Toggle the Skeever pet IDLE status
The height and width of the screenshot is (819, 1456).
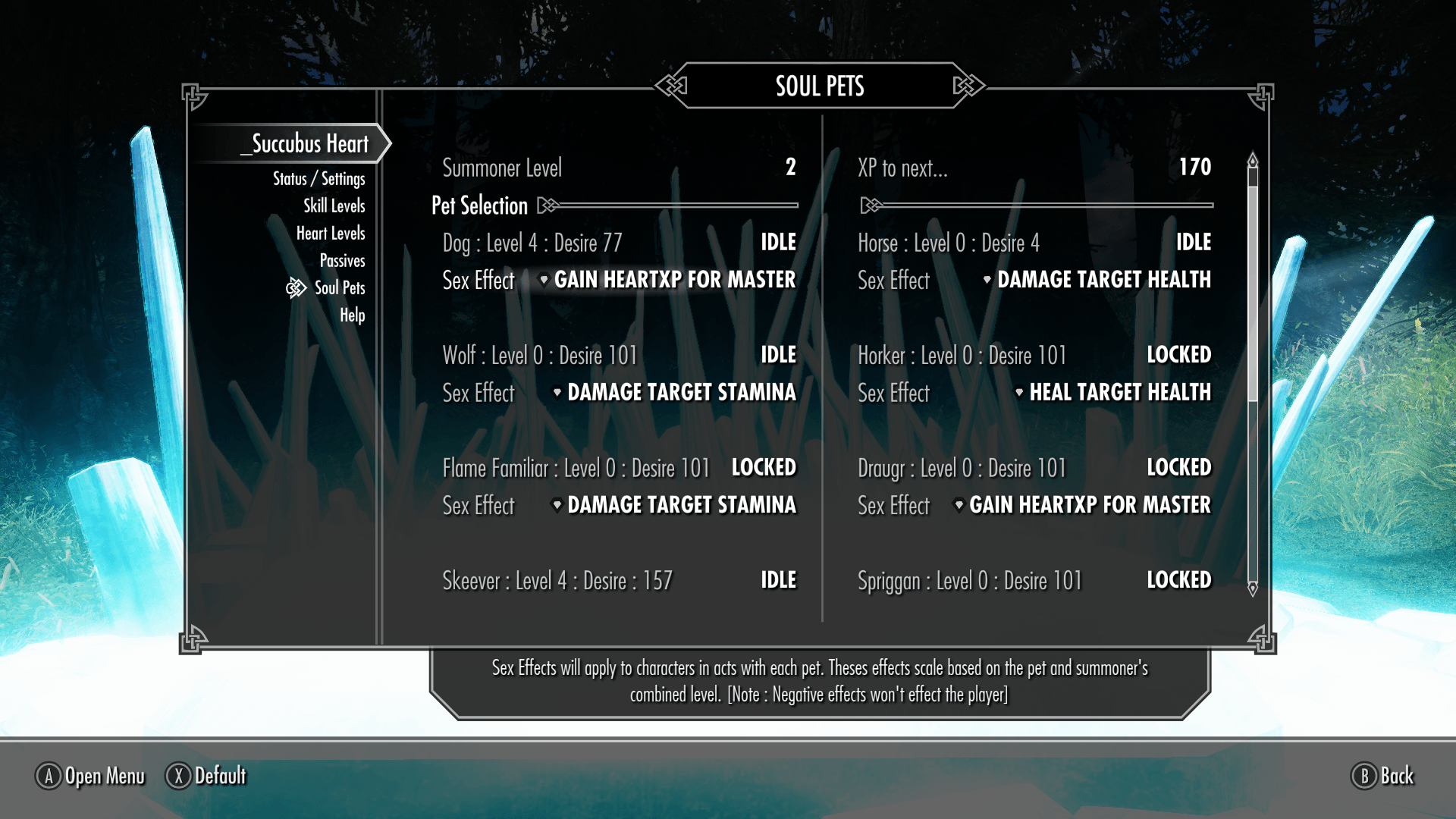coord(778,580)
